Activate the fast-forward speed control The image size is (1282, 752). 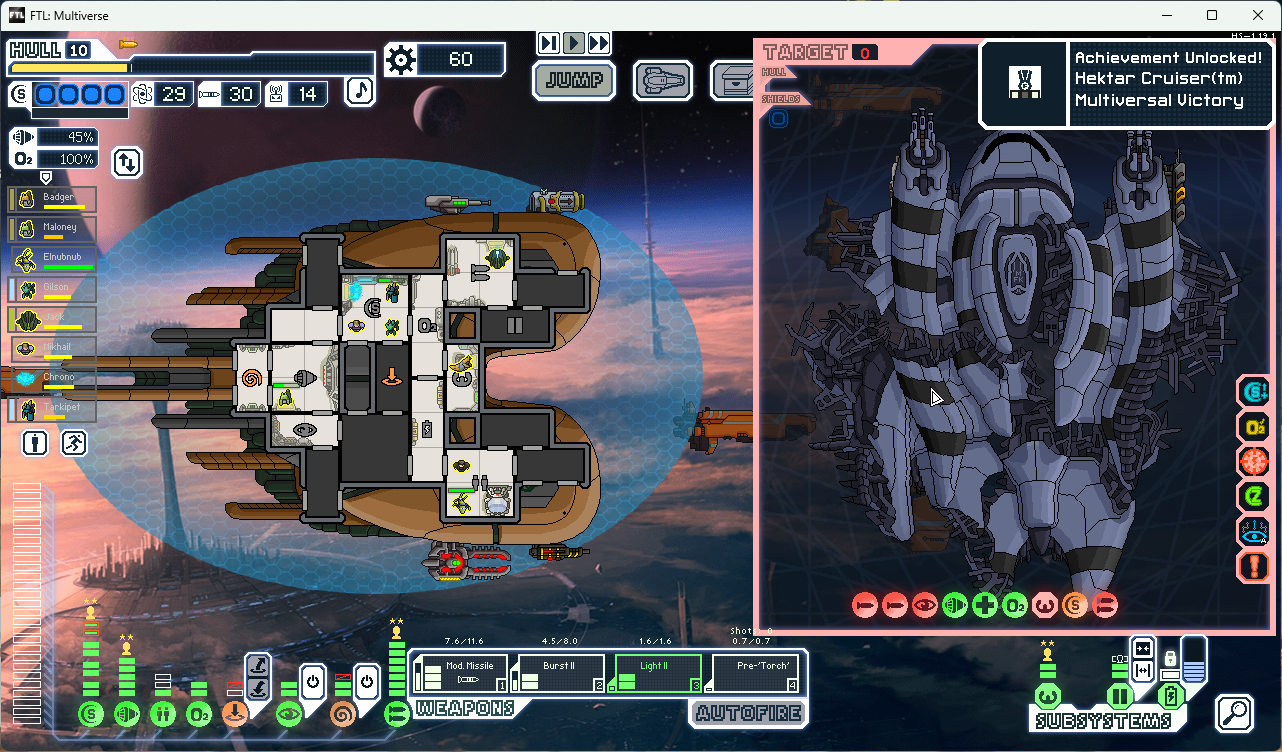click(598, 43)
